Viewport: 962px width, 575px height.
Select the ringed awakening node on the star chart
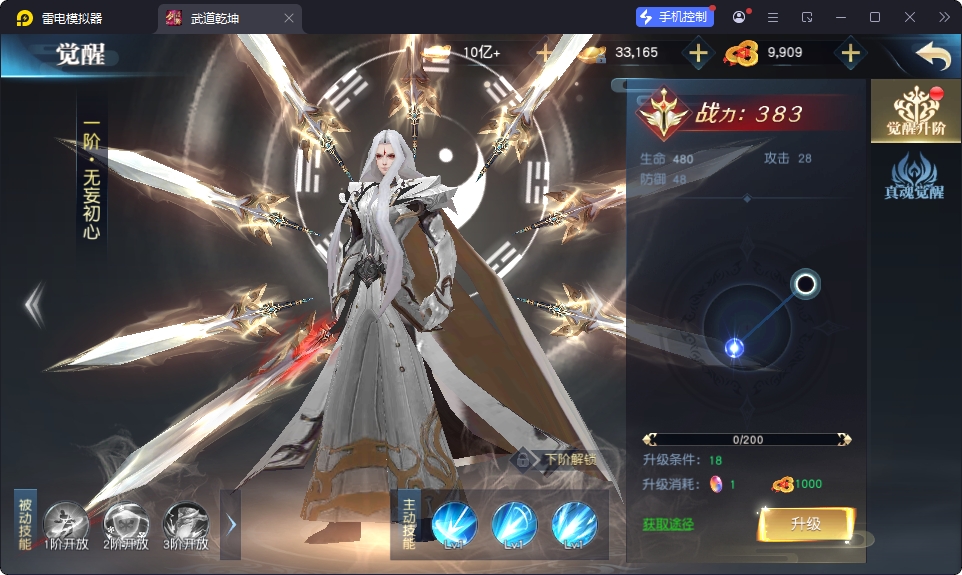(x=805, y=285)
